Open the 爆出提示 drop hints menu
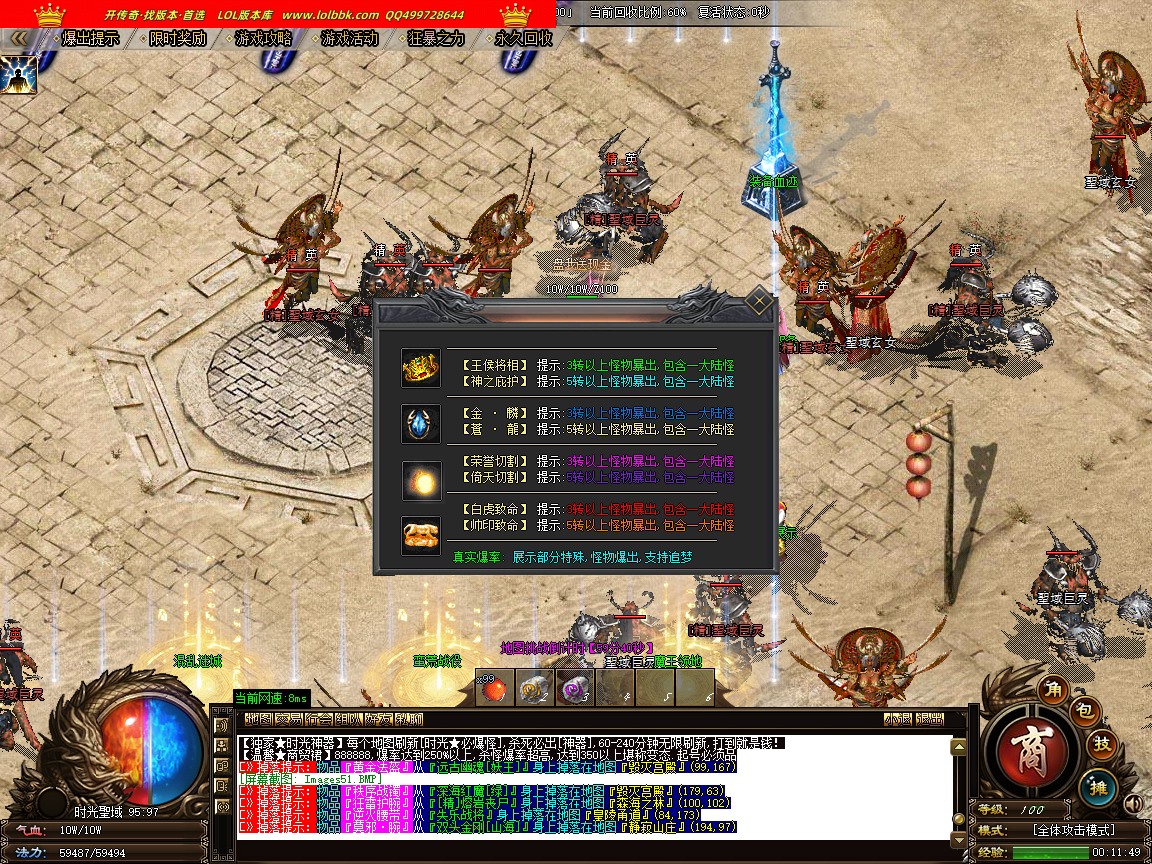Screen dimensions: 1152x864 tap(90, 39)
